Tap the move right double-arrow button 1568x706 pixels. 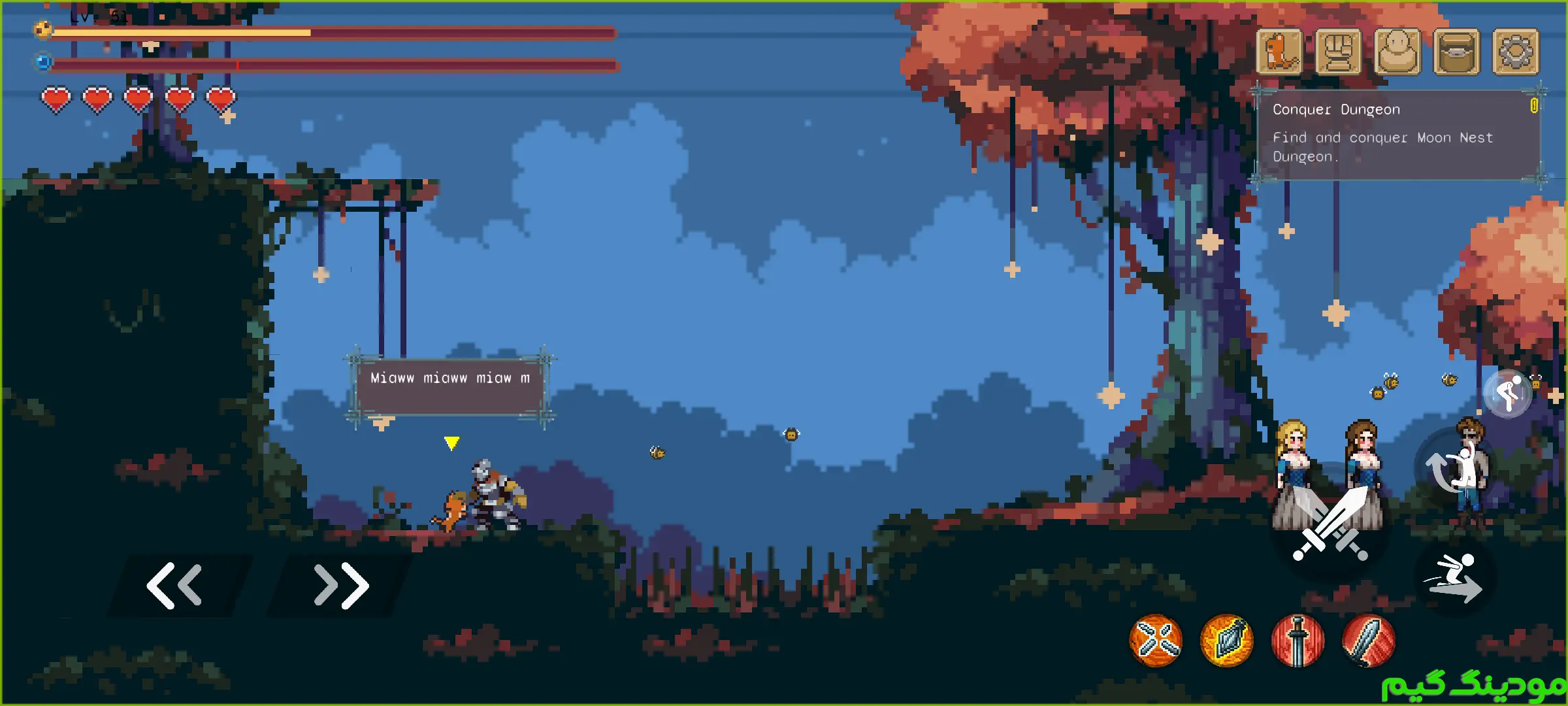coord(341,585)
